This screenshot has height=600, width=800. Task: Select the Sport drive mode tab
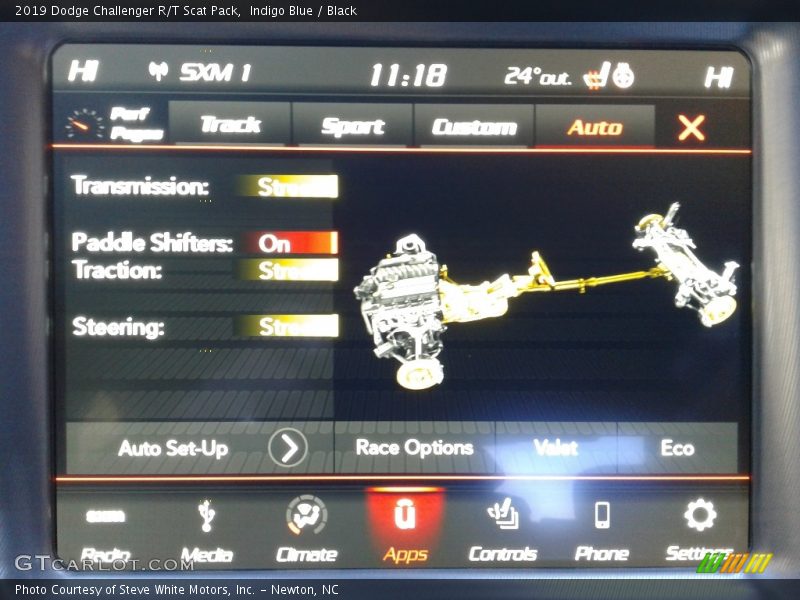point(352,126)
